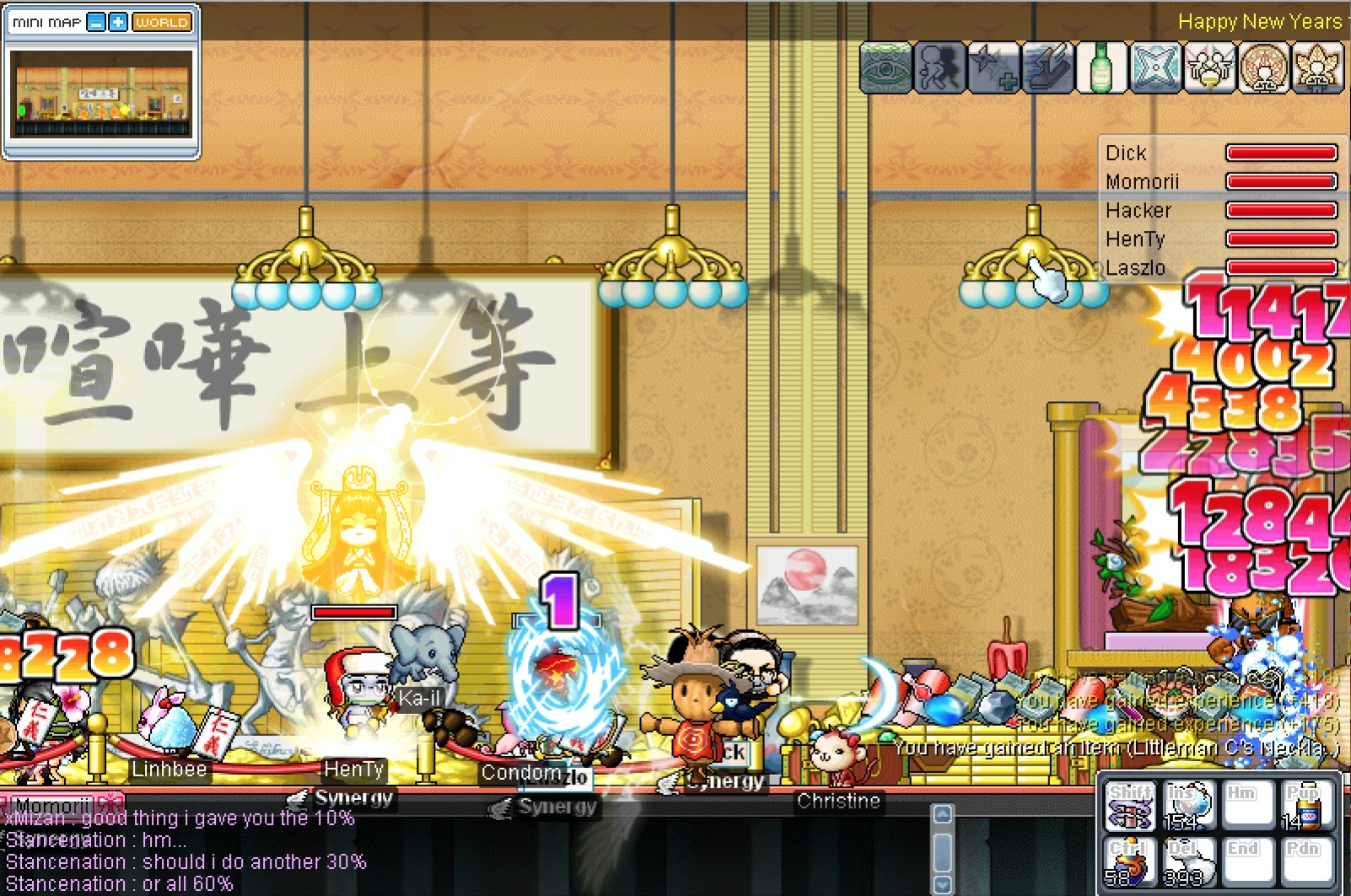Click the running figure shadow buff icon
Viewport: 1351px width, 896px height.
[939, 67]
